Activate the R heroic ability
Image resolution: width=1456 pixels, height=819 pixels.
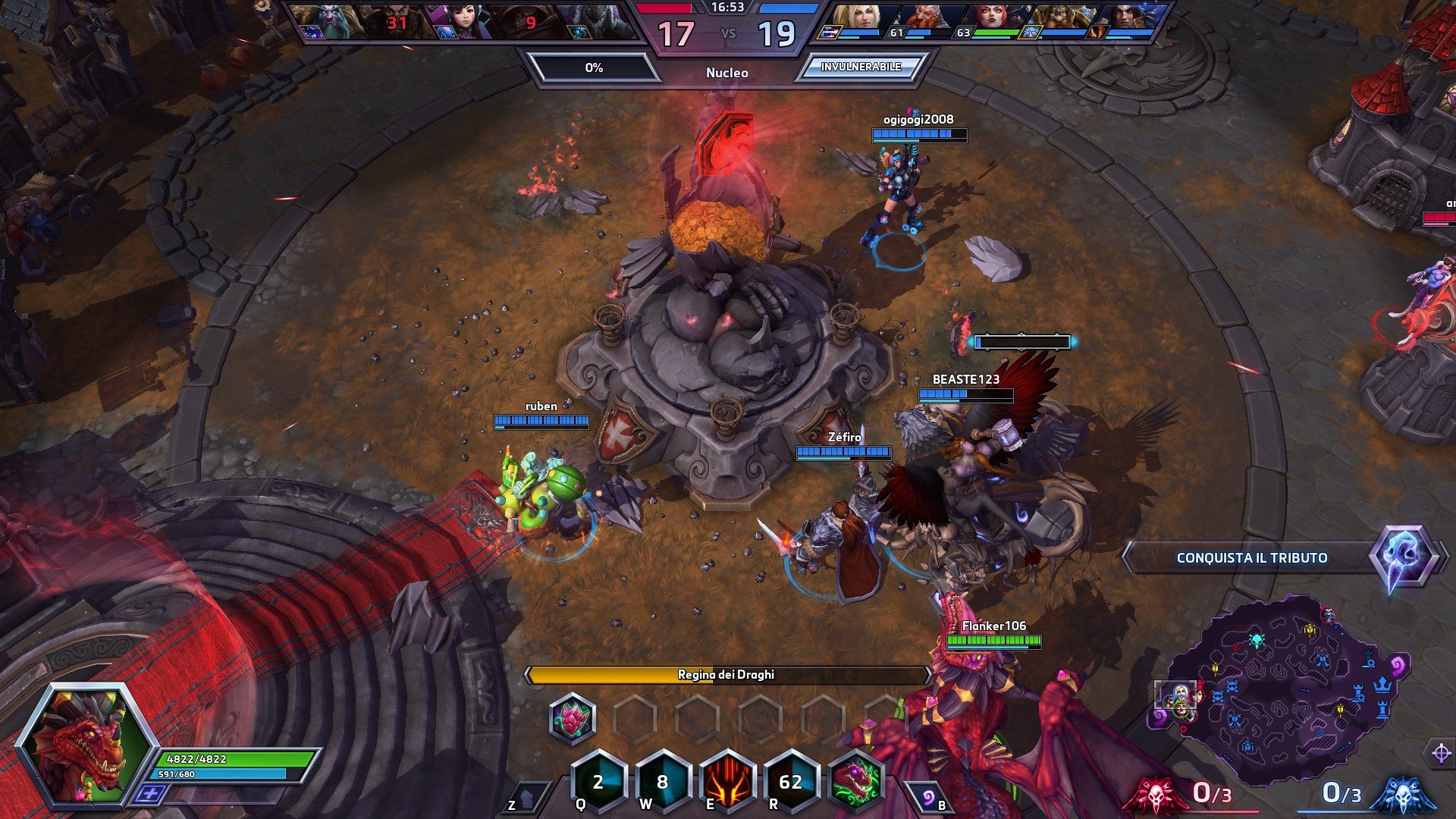pos(791,782)
